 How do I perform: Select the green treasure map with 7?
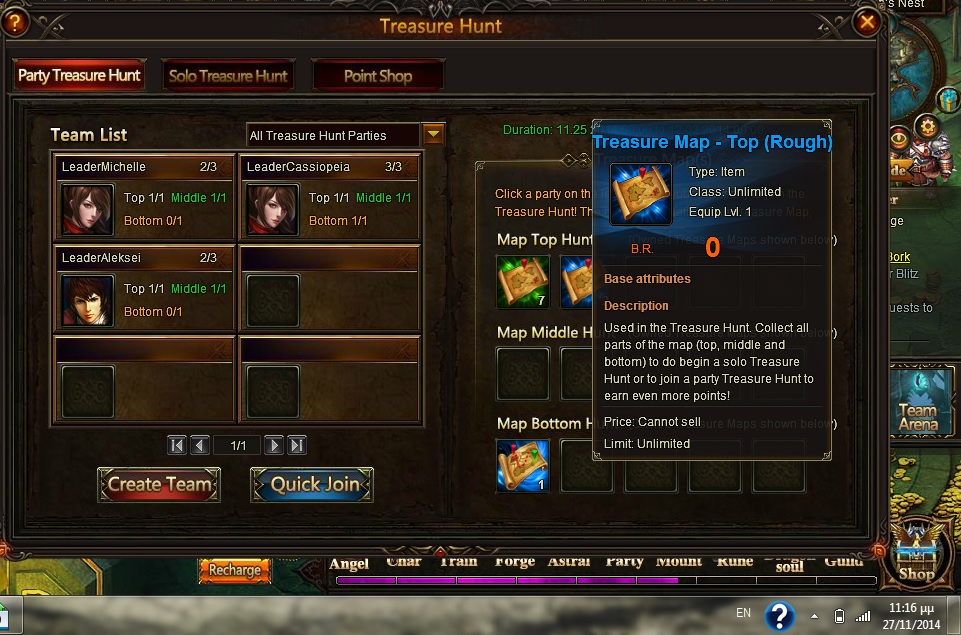coord(523,282)
